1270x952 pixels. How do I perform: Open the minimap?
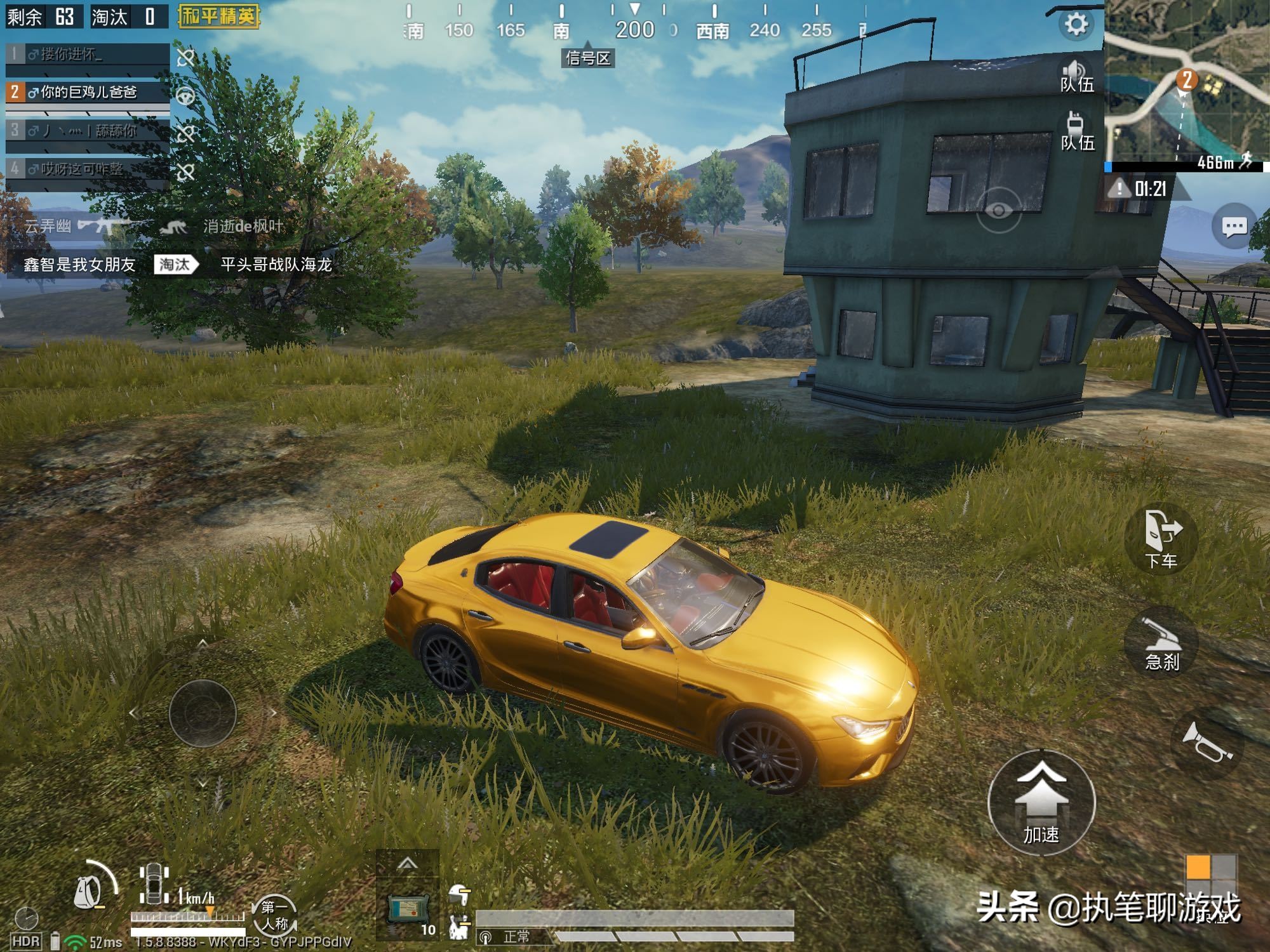[x=1186, y=83]
